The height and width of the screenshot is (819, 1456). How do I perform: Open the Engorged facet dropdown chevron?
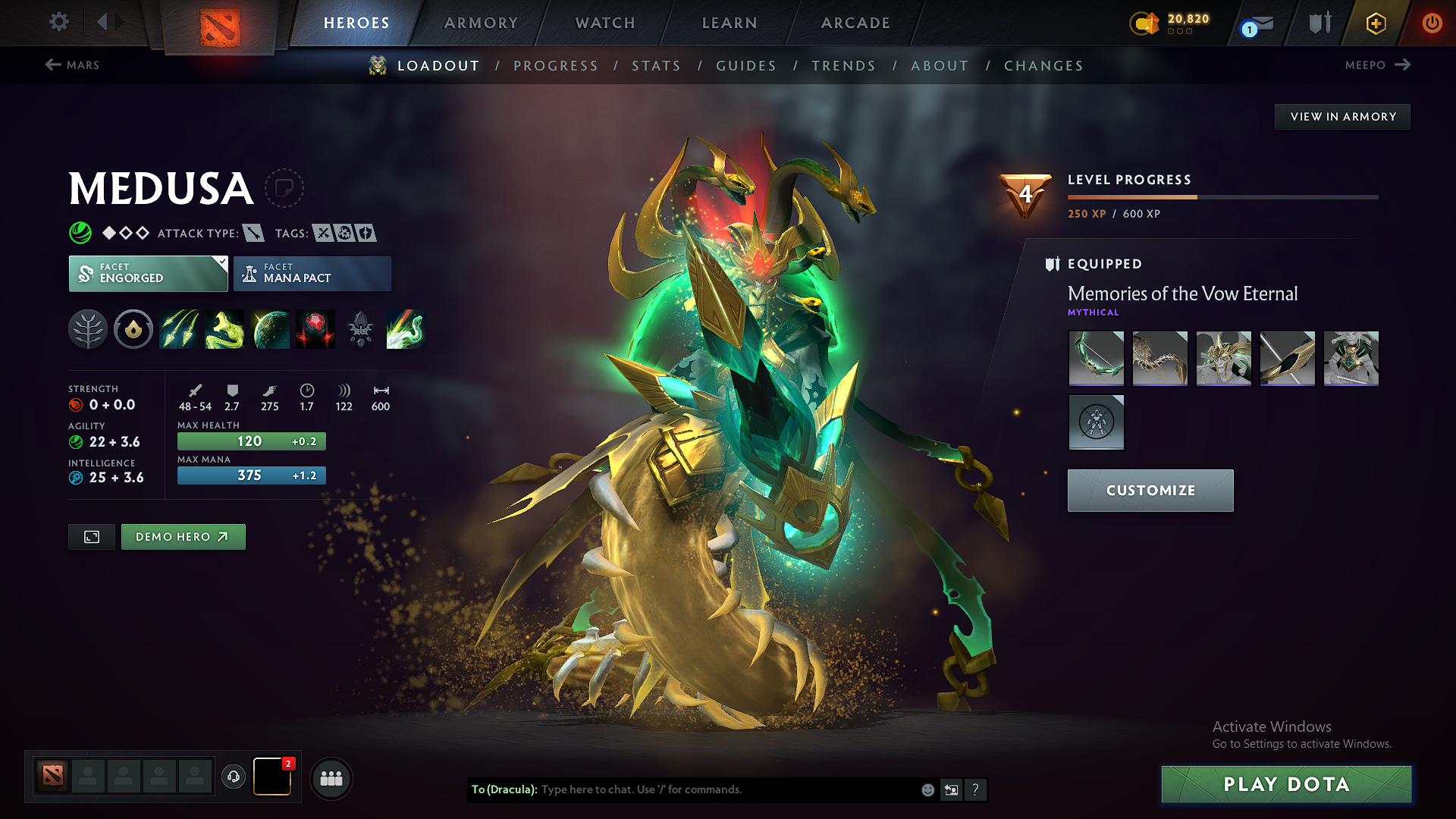[221, 264]
